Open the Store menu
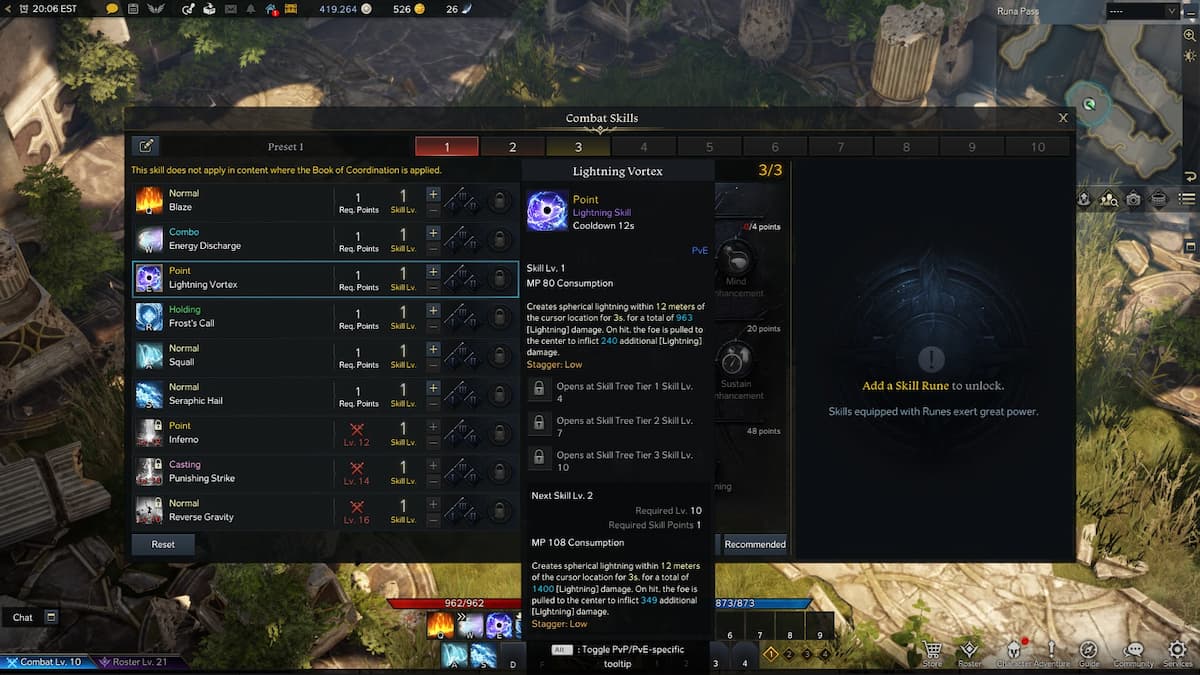This screenshot has height=675, width=1200. point(932,653)
